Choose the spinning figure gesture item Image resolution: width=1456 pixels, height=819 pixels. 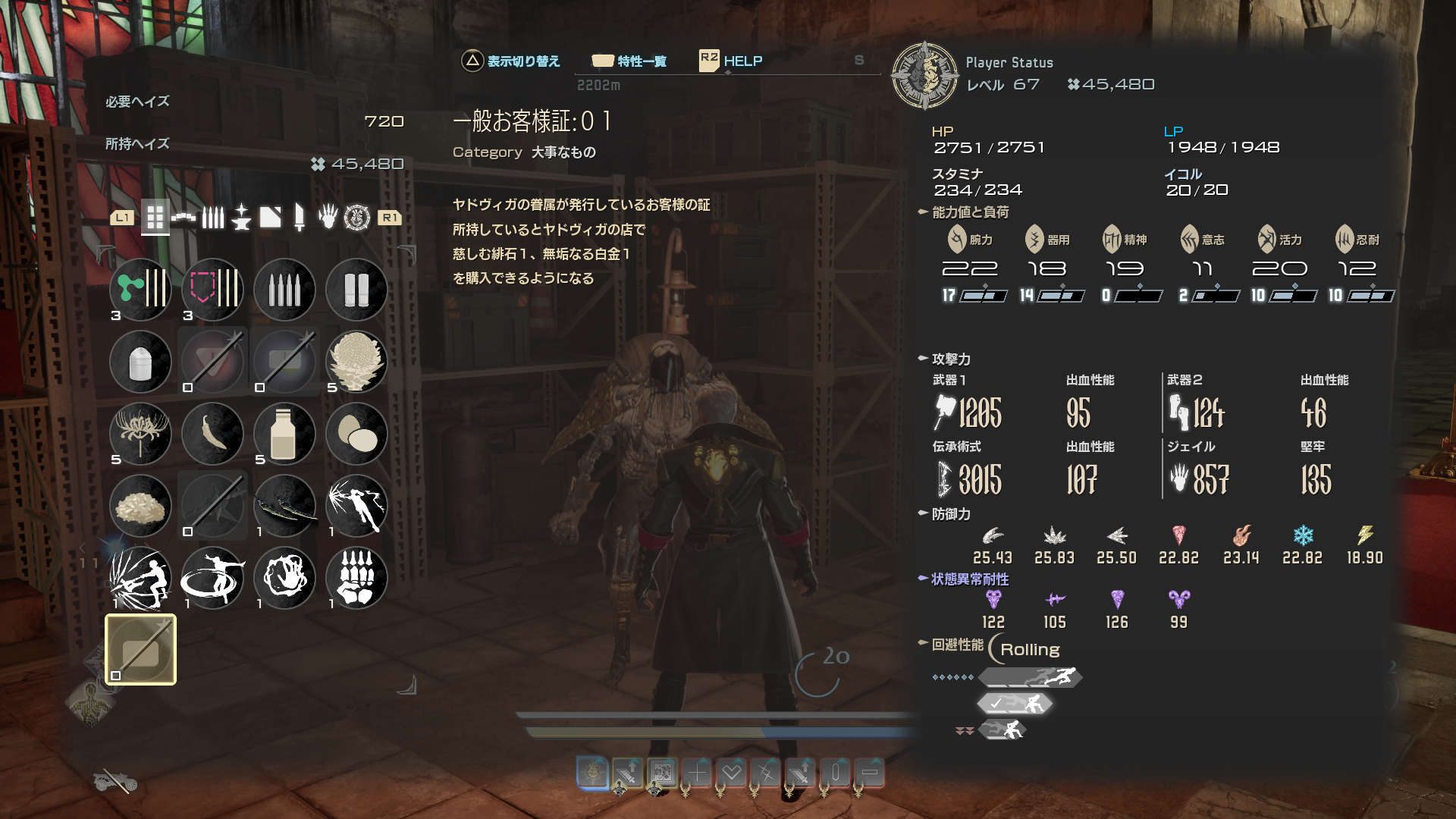click(x=213, y=578)
